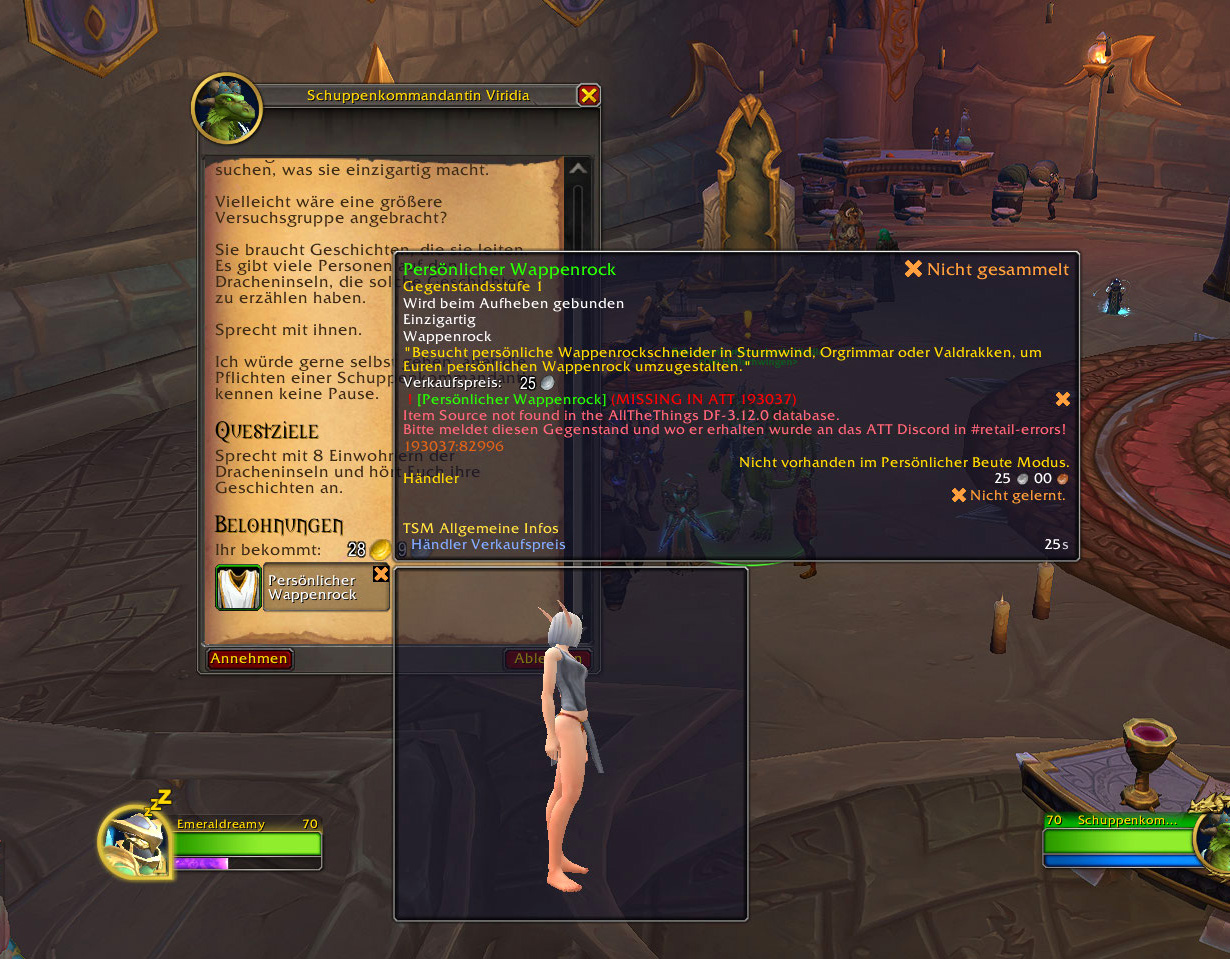Click the Emeraldreamy player portrait
Screen dimensions: 1230x959
136,842
